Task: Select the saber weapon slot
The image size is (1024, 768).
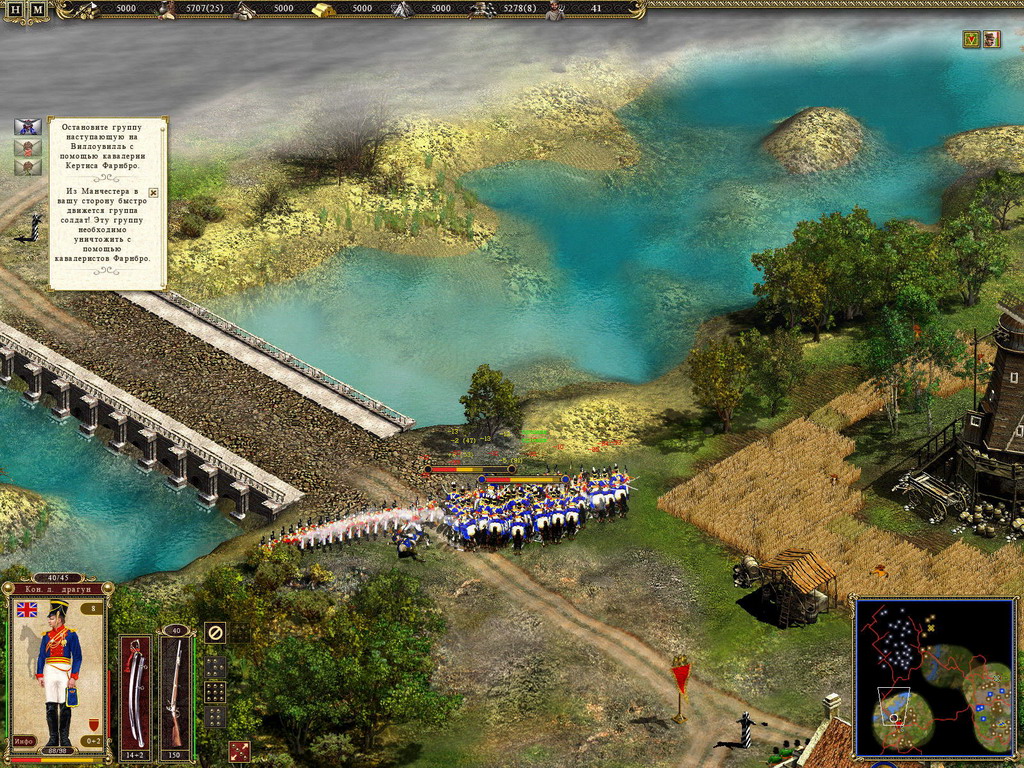Action: pos(136,692)
